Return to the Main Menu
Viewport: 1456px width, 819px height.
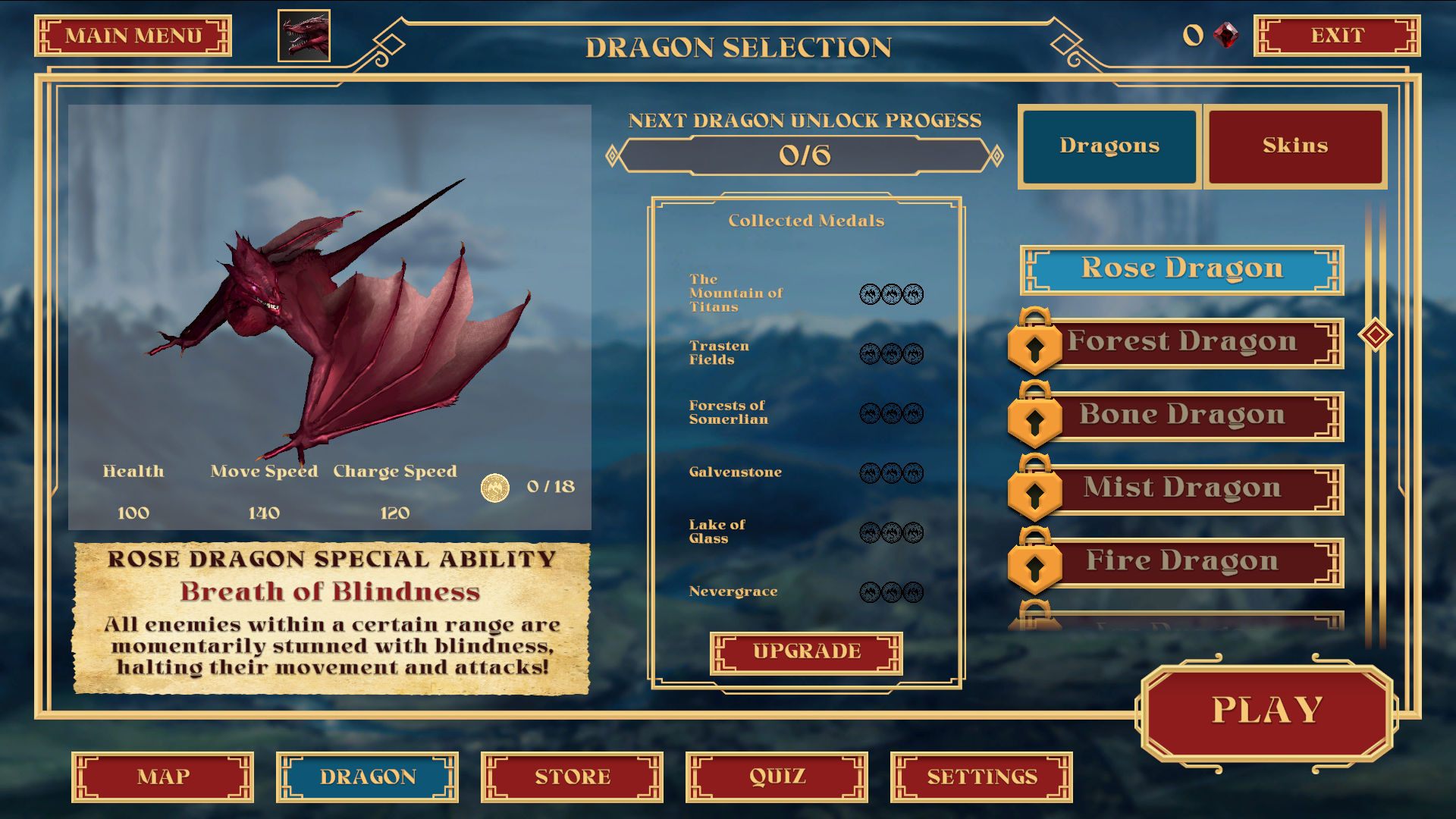133,36
